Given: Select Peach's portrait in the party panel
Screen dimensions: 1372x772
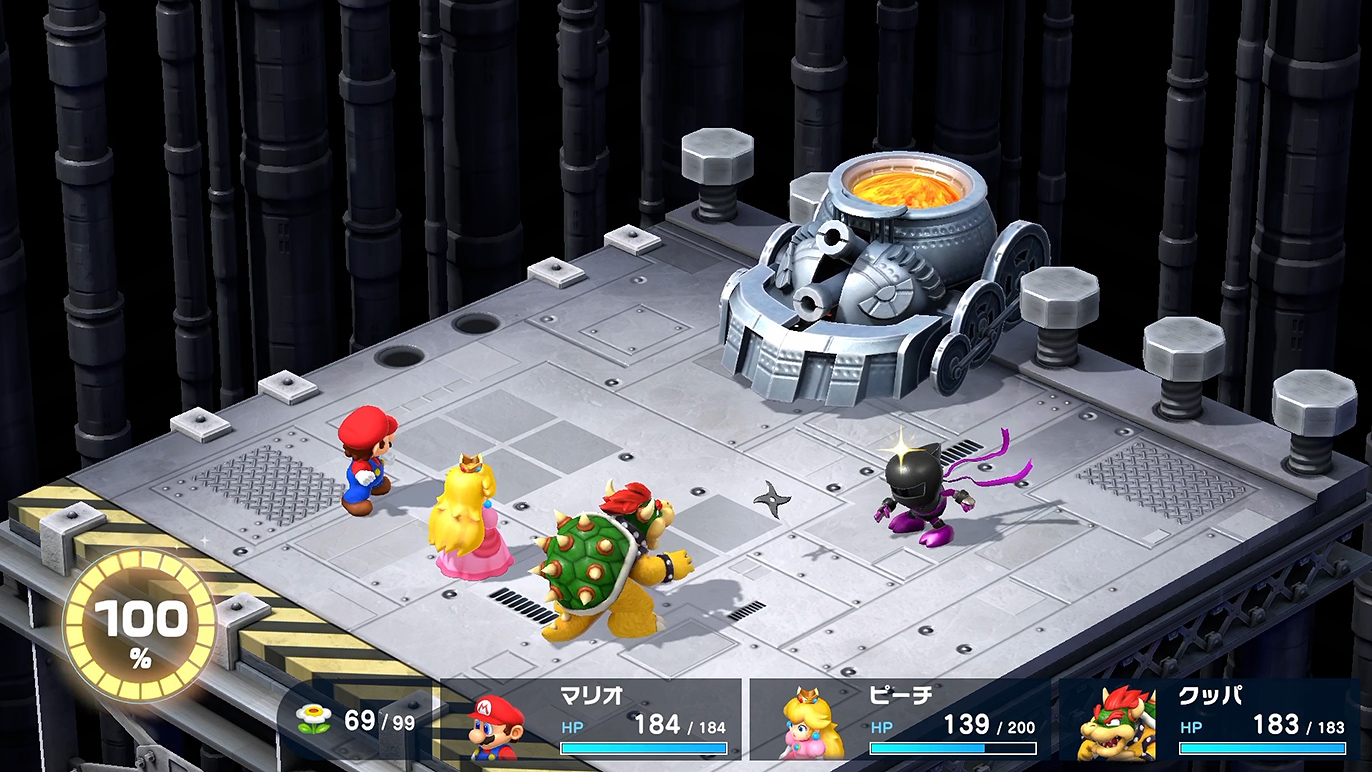Looking at the screenshot, I should 811,724.
